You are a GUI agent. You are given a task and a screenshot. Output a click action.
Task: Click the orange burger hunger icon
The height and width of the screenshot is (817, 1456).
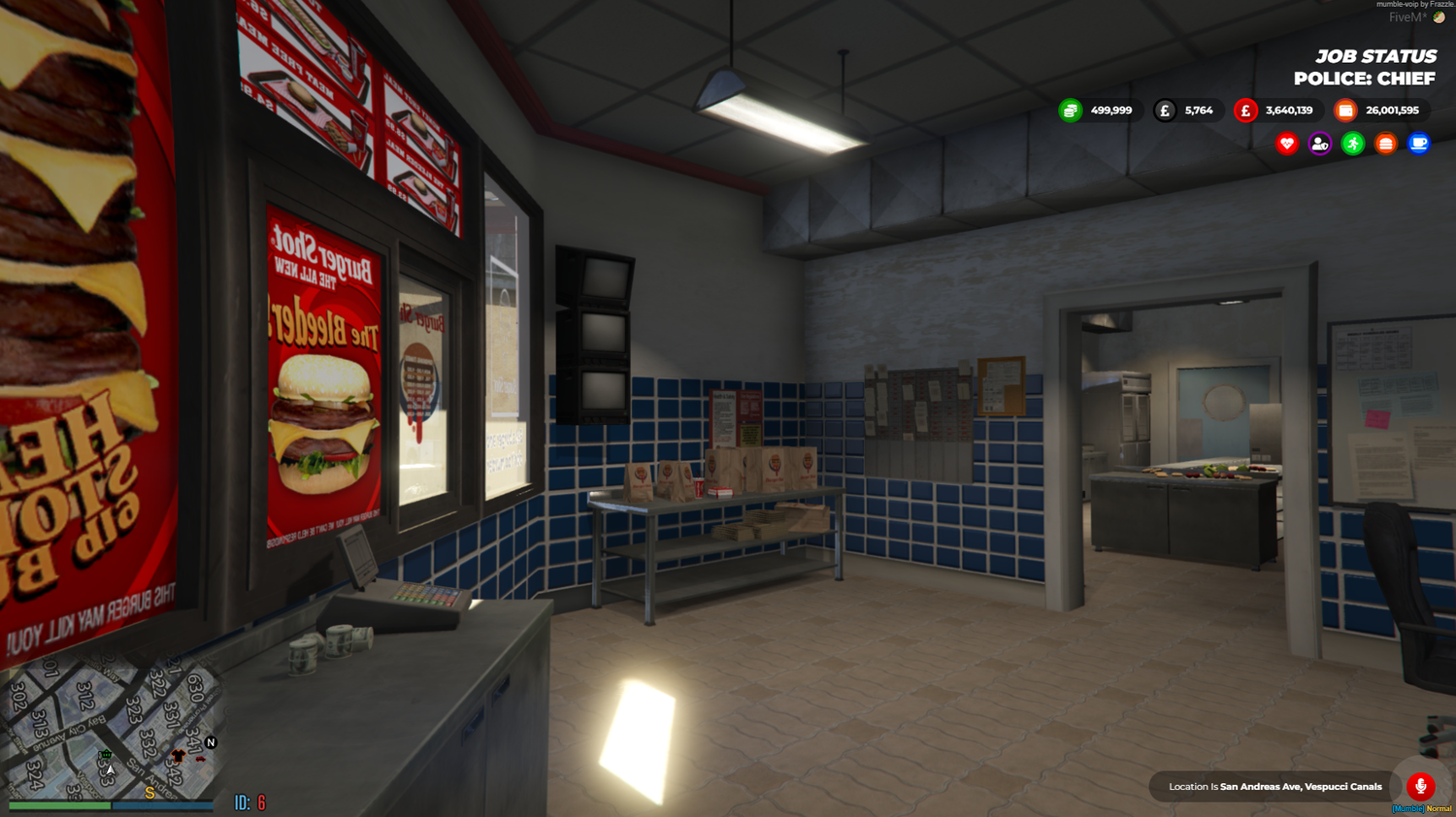[1385, 143]
